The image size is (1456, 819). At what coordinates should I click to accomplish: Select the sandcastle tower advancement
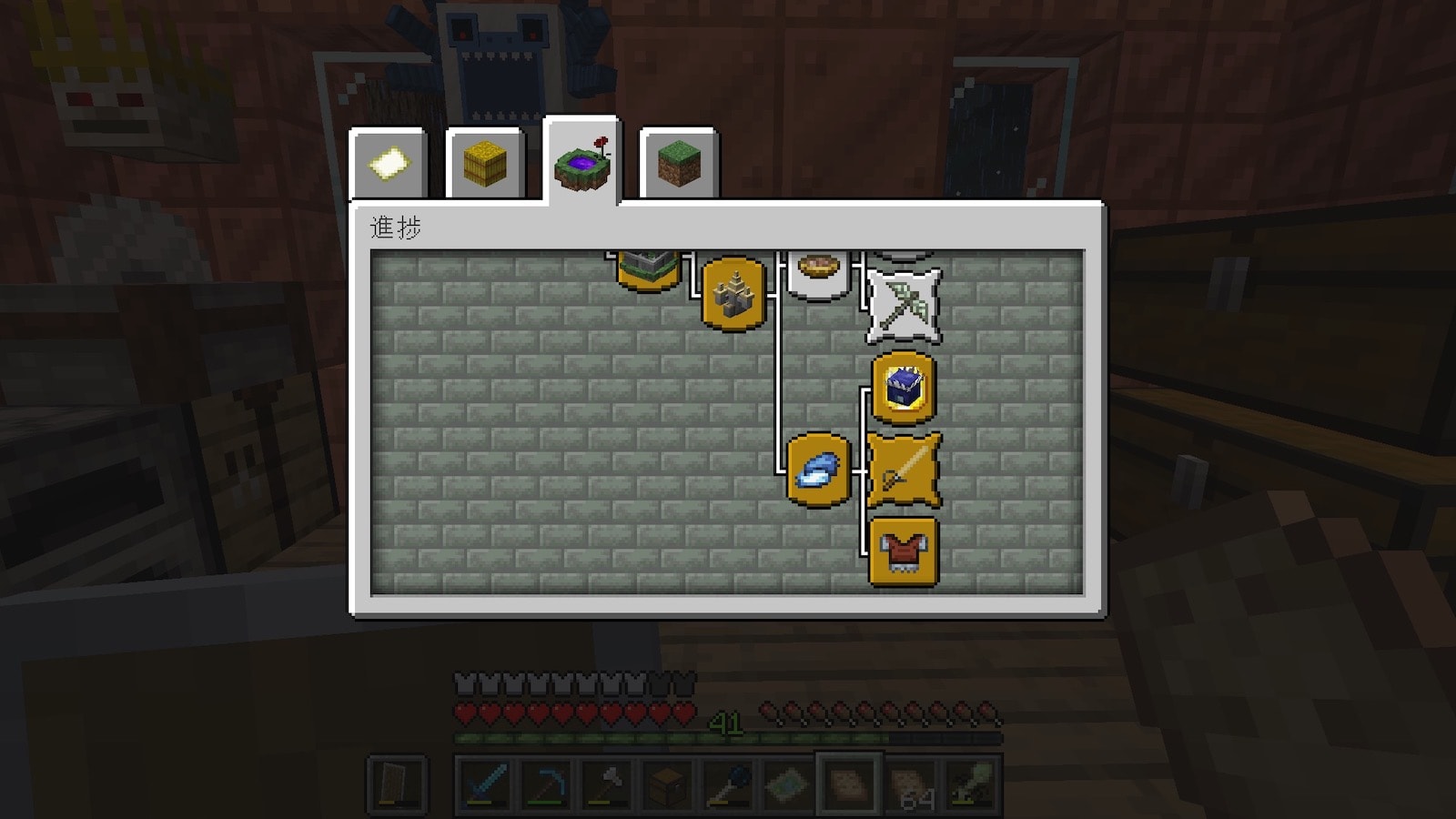733,293
